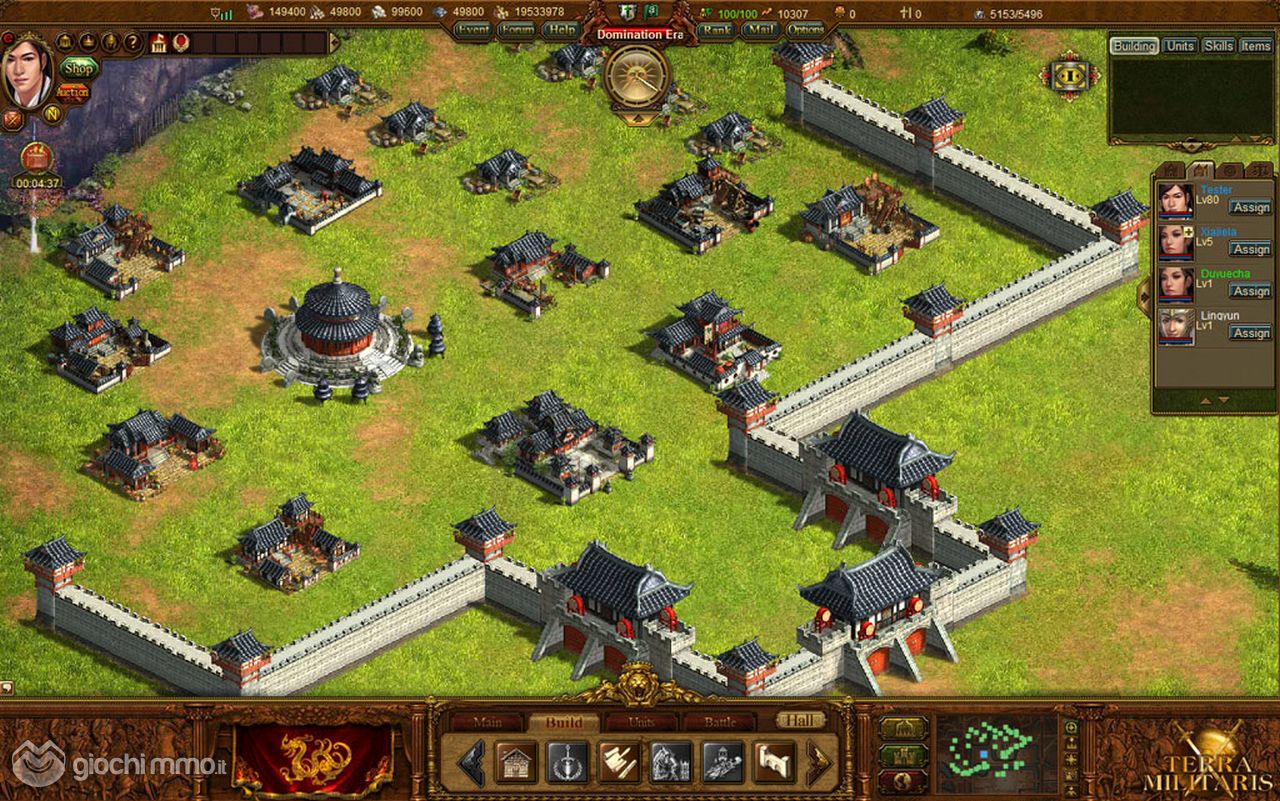Open the Auction house
The image size is (1280, 801).
tap(72, 91)
